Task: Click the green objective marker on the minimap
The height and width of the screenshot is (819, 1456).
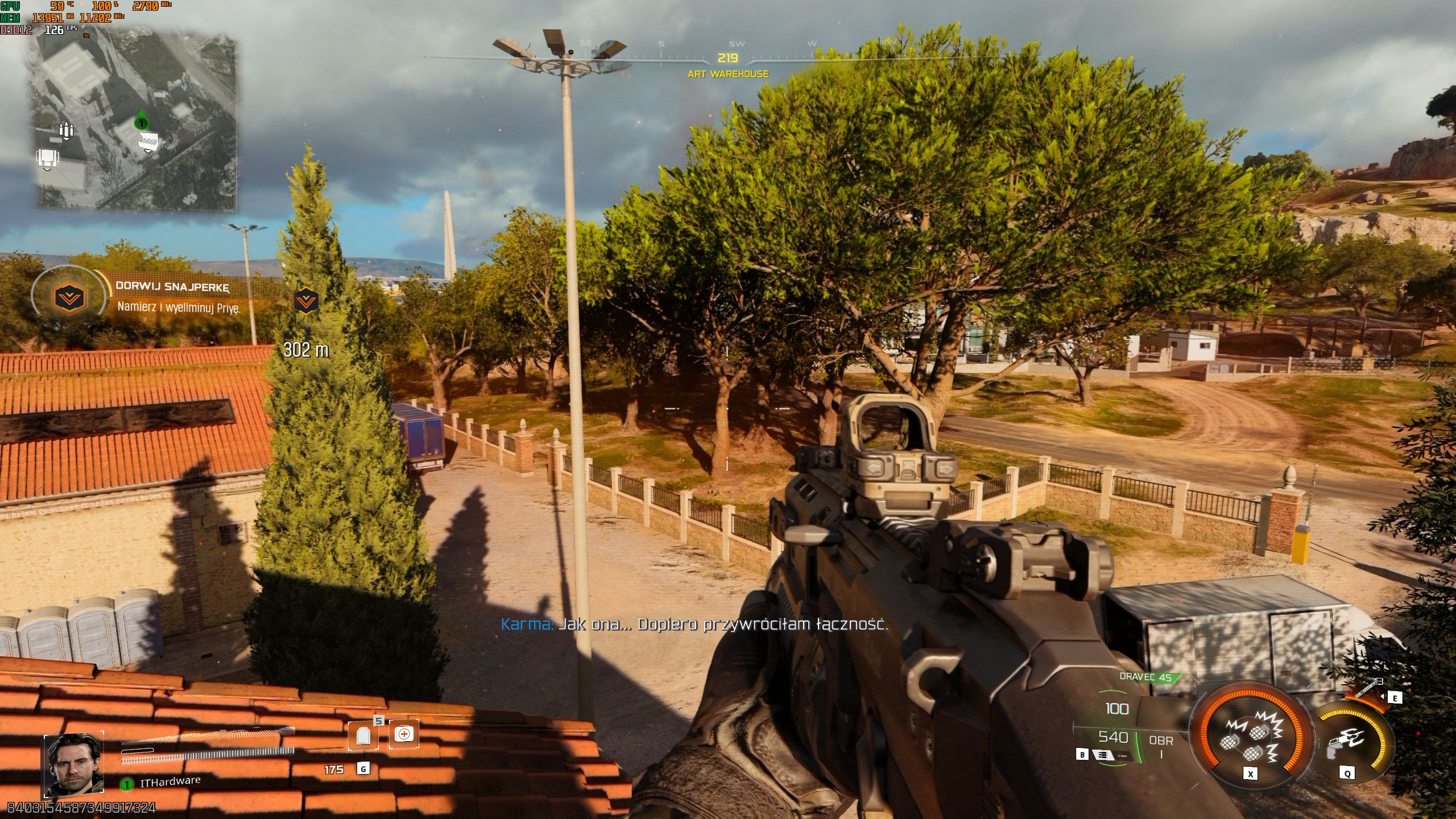Action: coord(142,125)
